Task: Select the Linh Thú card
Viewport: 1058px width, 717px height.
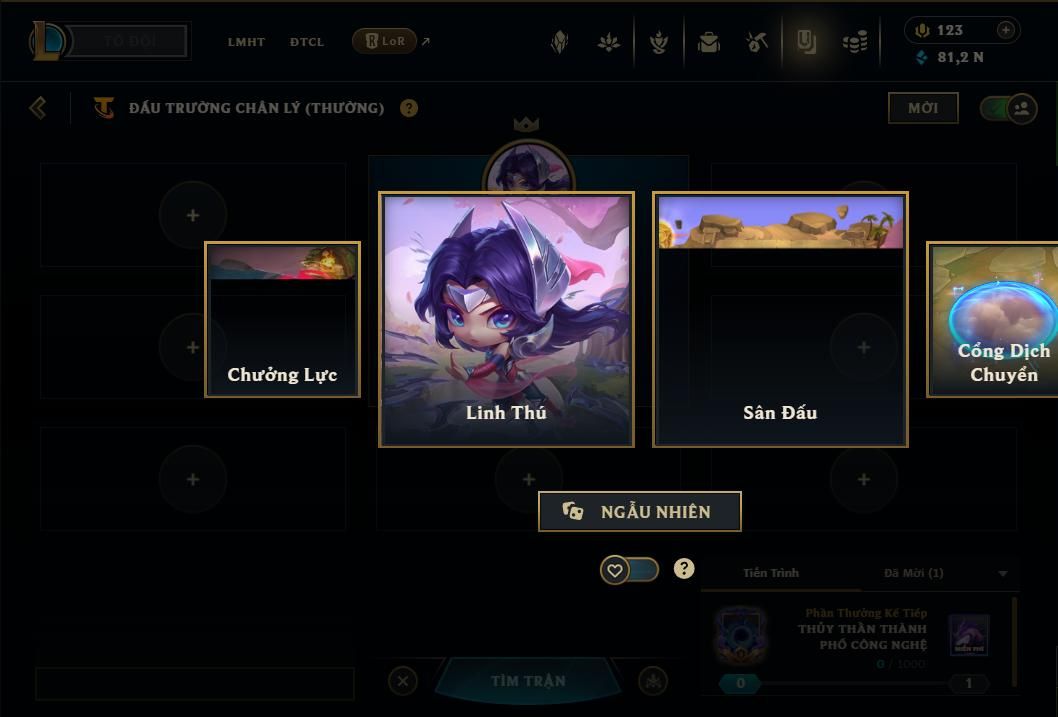Action: pos(506,319)
